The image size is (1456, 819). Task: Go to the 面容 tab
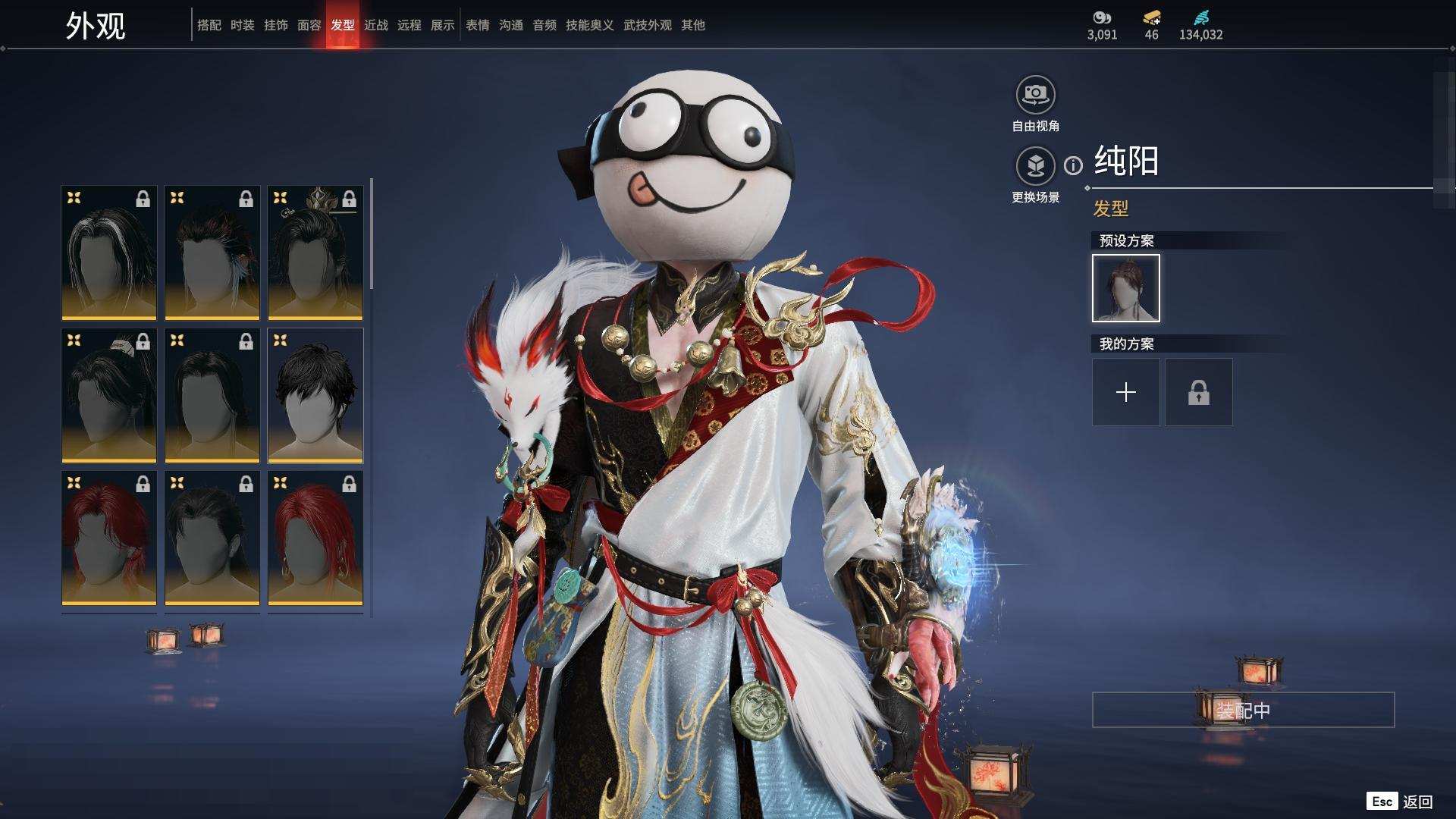point(309,25)
